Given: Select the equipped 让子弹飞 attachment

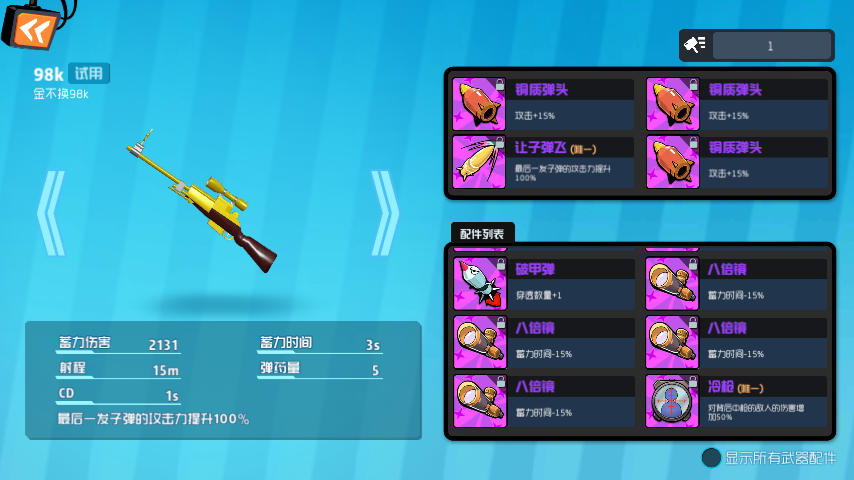Looking at the screenshot, I should click(544, 162).
